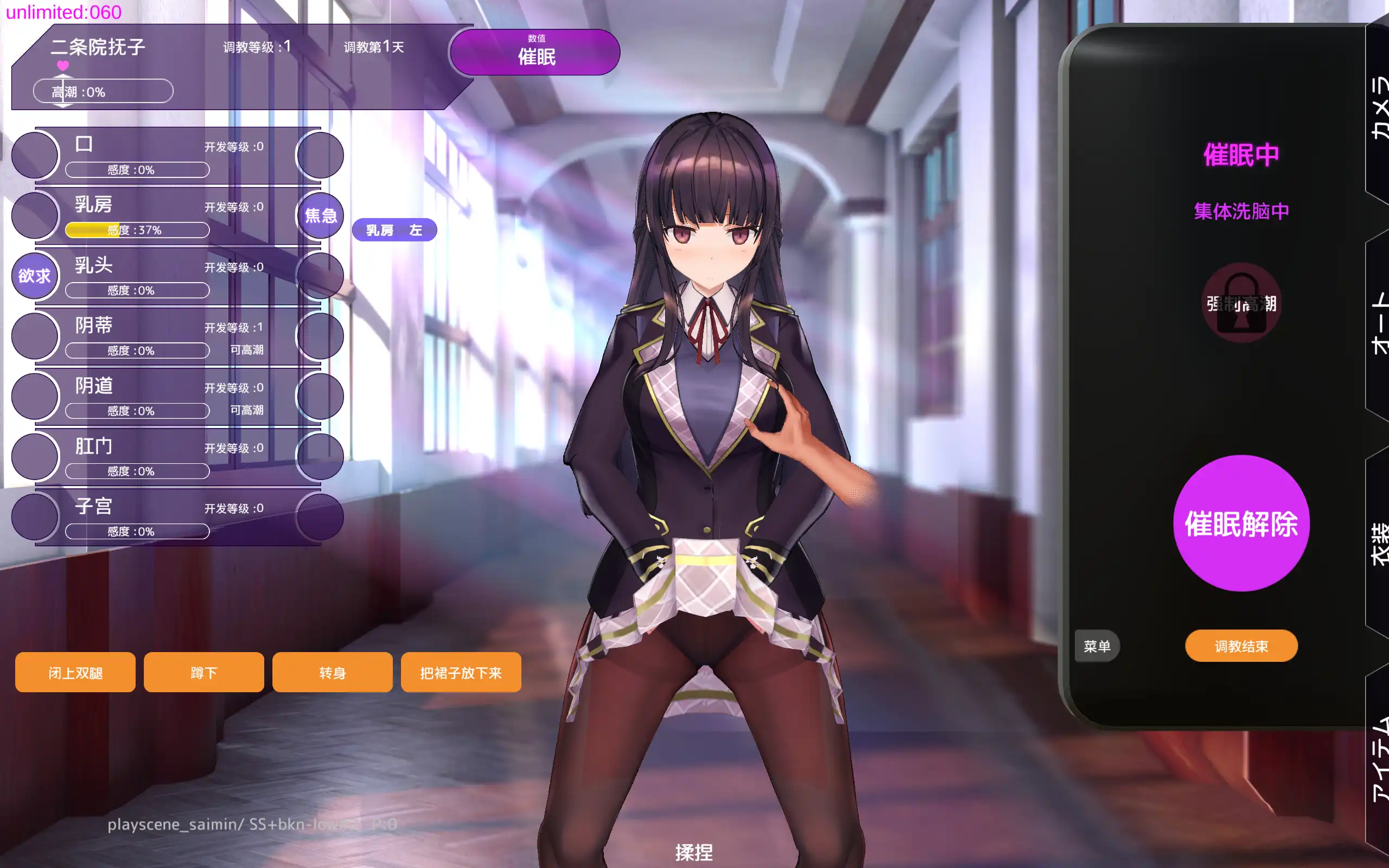Image resolution: width=1389 pixels, height=868 pixels.
Task: Toggle the 欲求 status badge
Action: pyautogui.click(x=34, y=276)
